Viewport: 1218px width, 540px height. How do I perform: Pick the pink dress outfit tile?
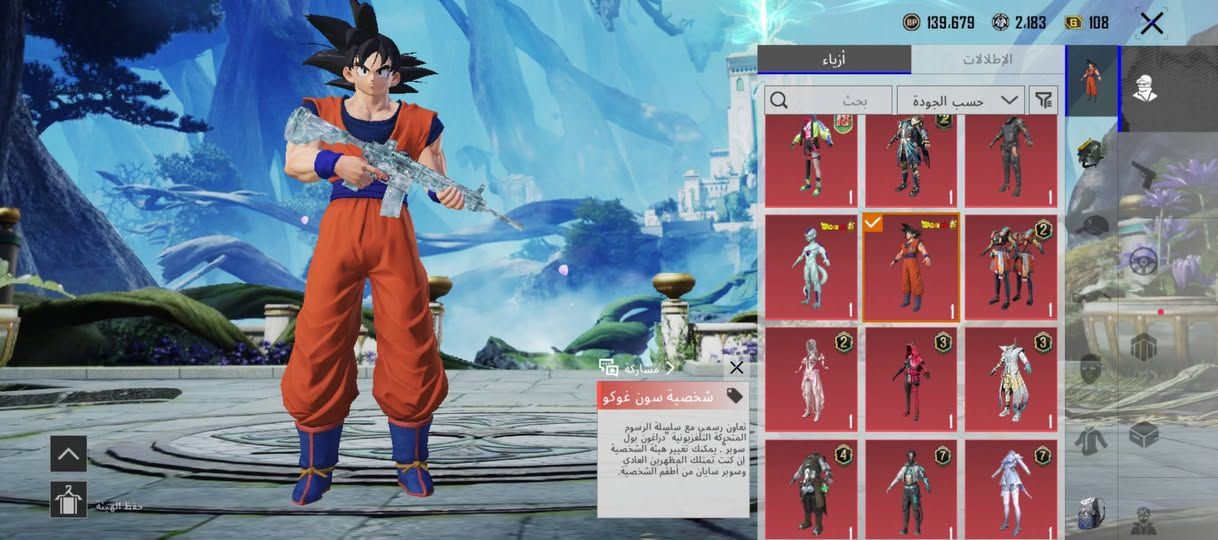[x=811, y=379]
